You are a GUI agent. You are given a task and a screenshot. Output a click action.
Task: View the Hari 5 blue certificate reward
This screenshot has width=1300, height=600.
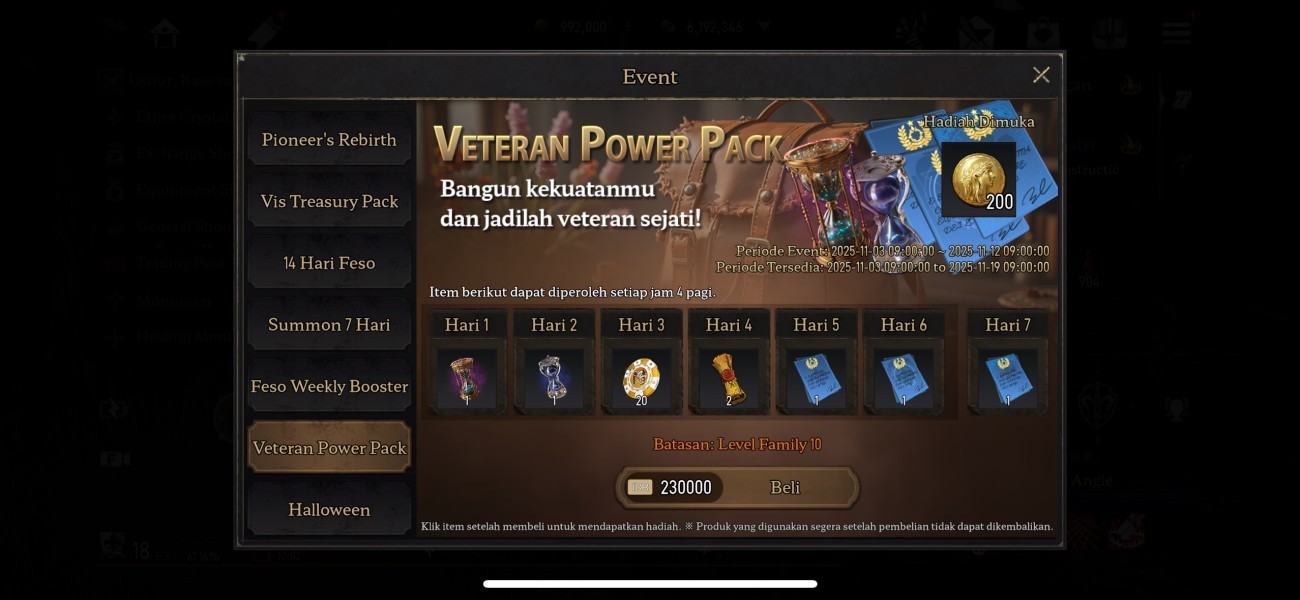click(x=816, y=378)
